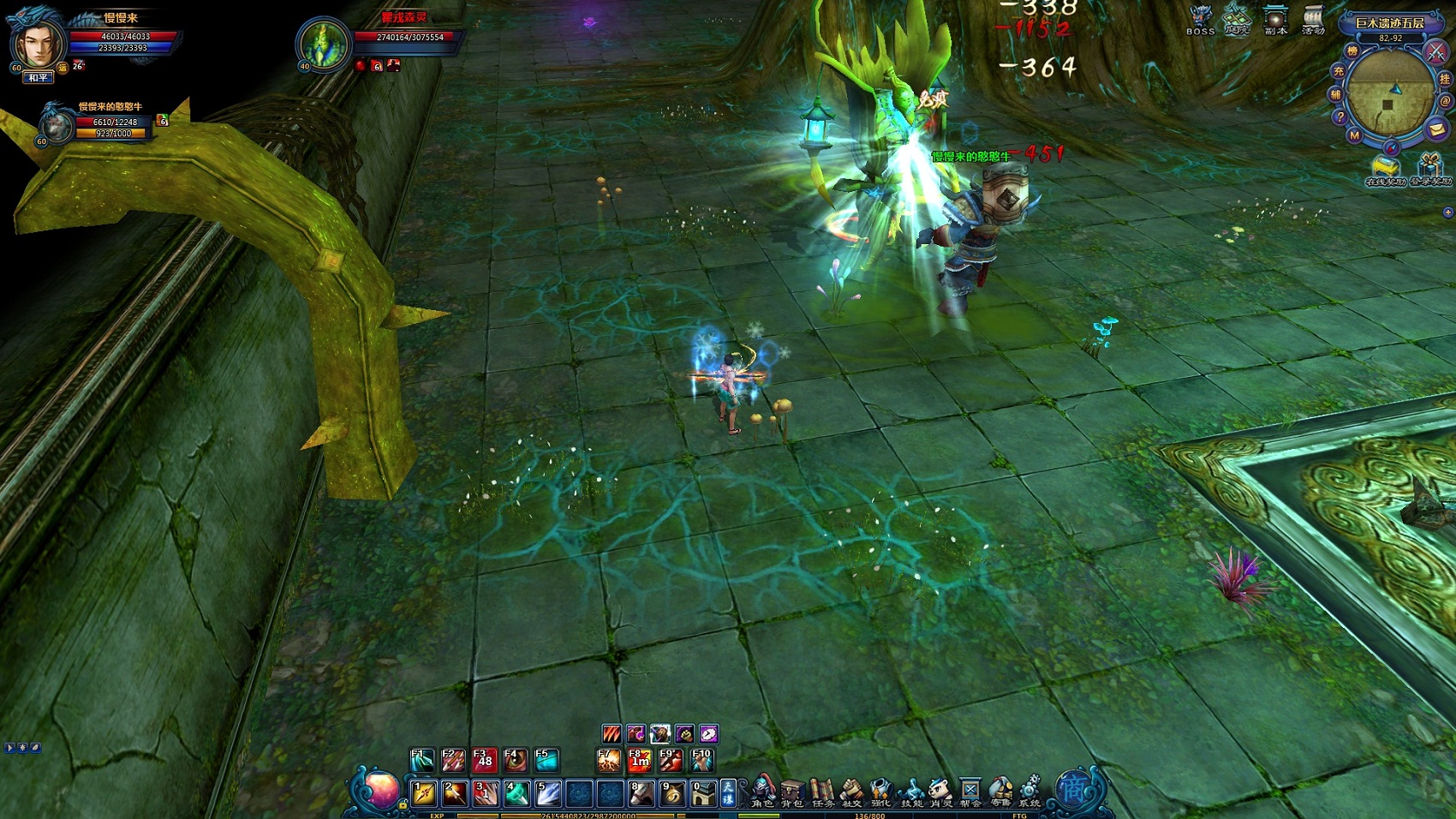Open the 系统 system gear menu

pos(1029,792)
